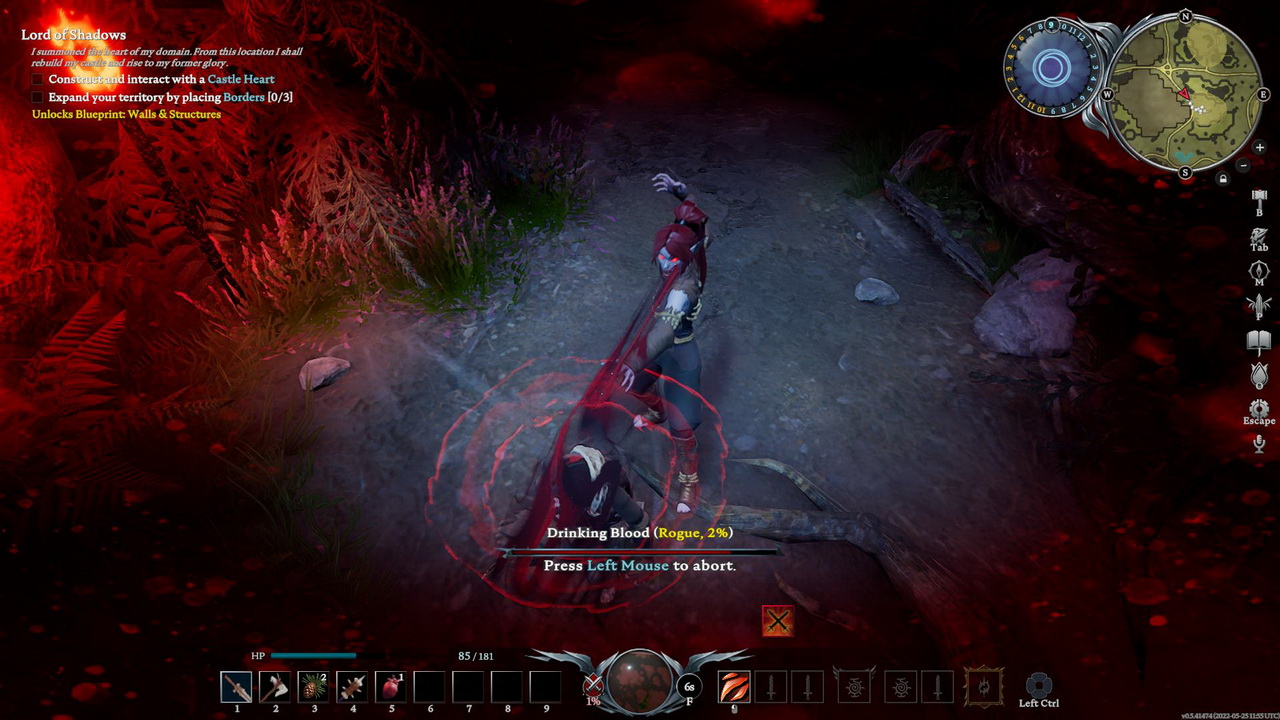Viewport: 1280px width, 720px height.
Task: Toggle the voice chat microphone
Action: pyautogui.click(x=1257, y=442)
